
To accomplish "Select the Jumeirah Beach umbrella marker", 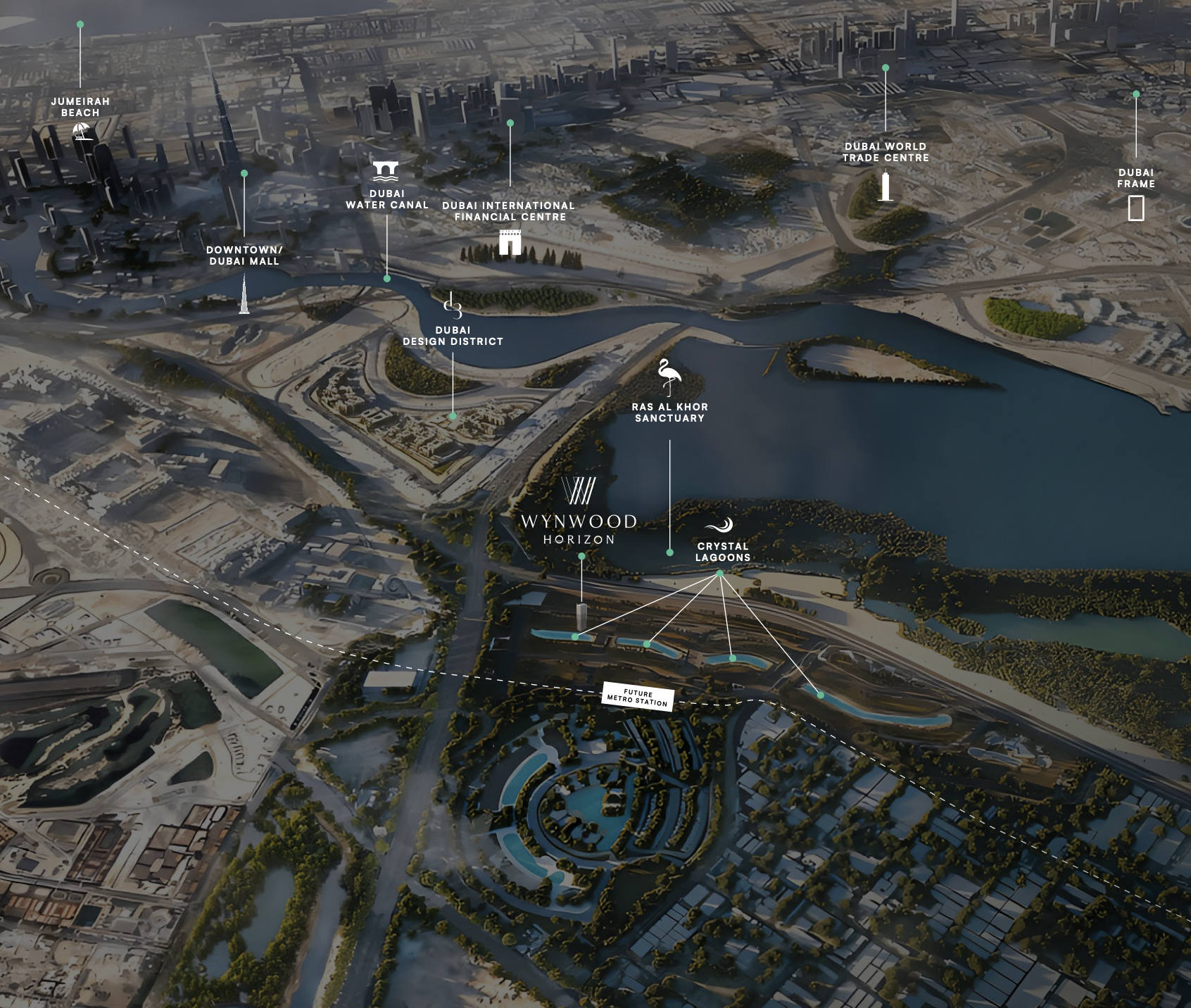I will click(83, 131).
